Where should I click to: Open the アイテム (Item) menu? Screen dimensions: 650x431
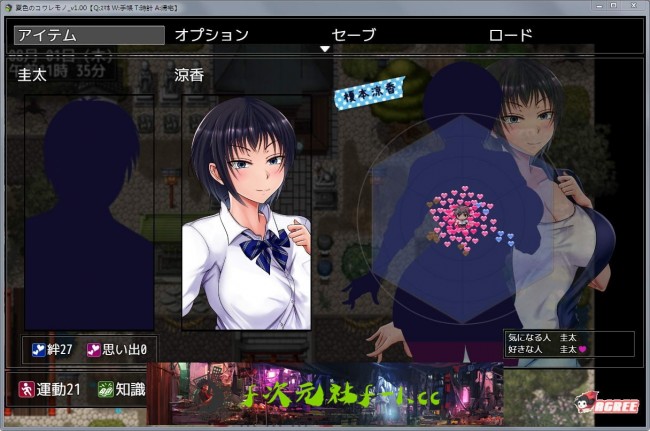click(x=89, y=35)
